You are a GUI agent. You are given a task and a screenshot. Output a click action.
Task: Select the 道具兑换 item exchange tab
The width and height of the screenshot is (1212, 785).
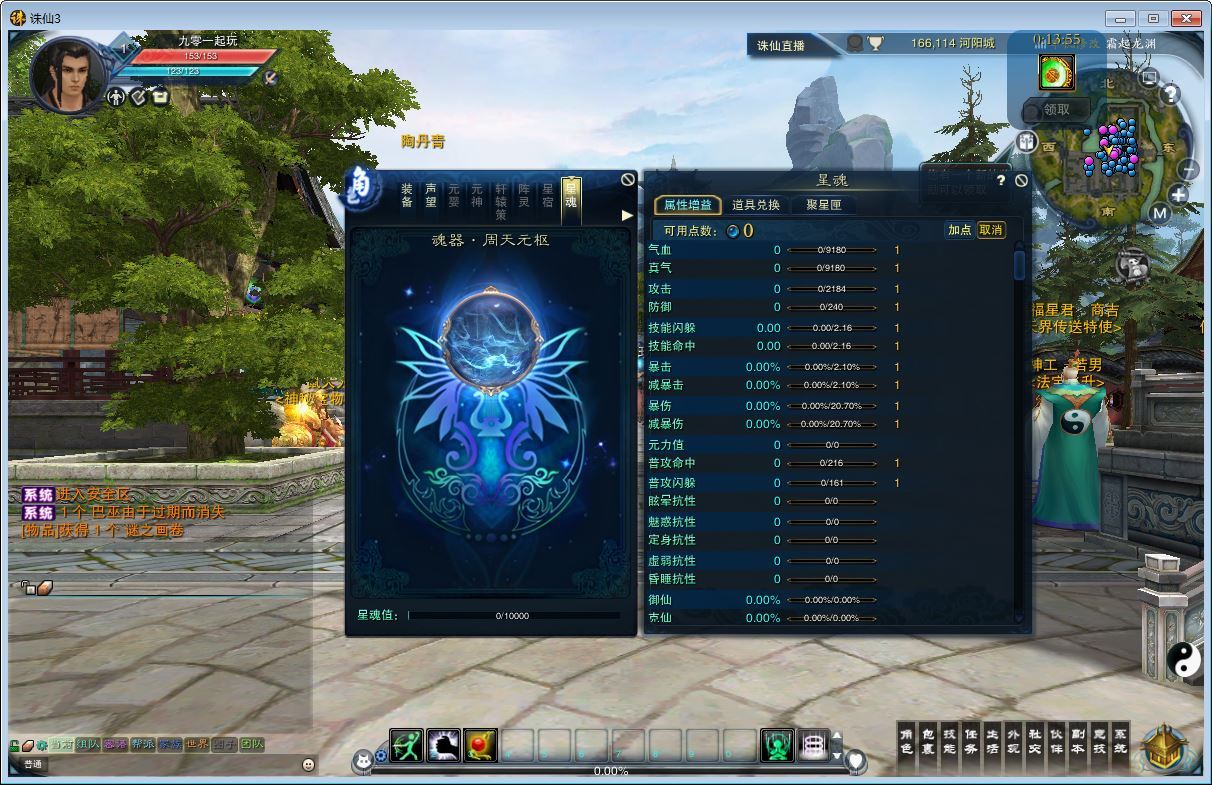coord(755,205)
